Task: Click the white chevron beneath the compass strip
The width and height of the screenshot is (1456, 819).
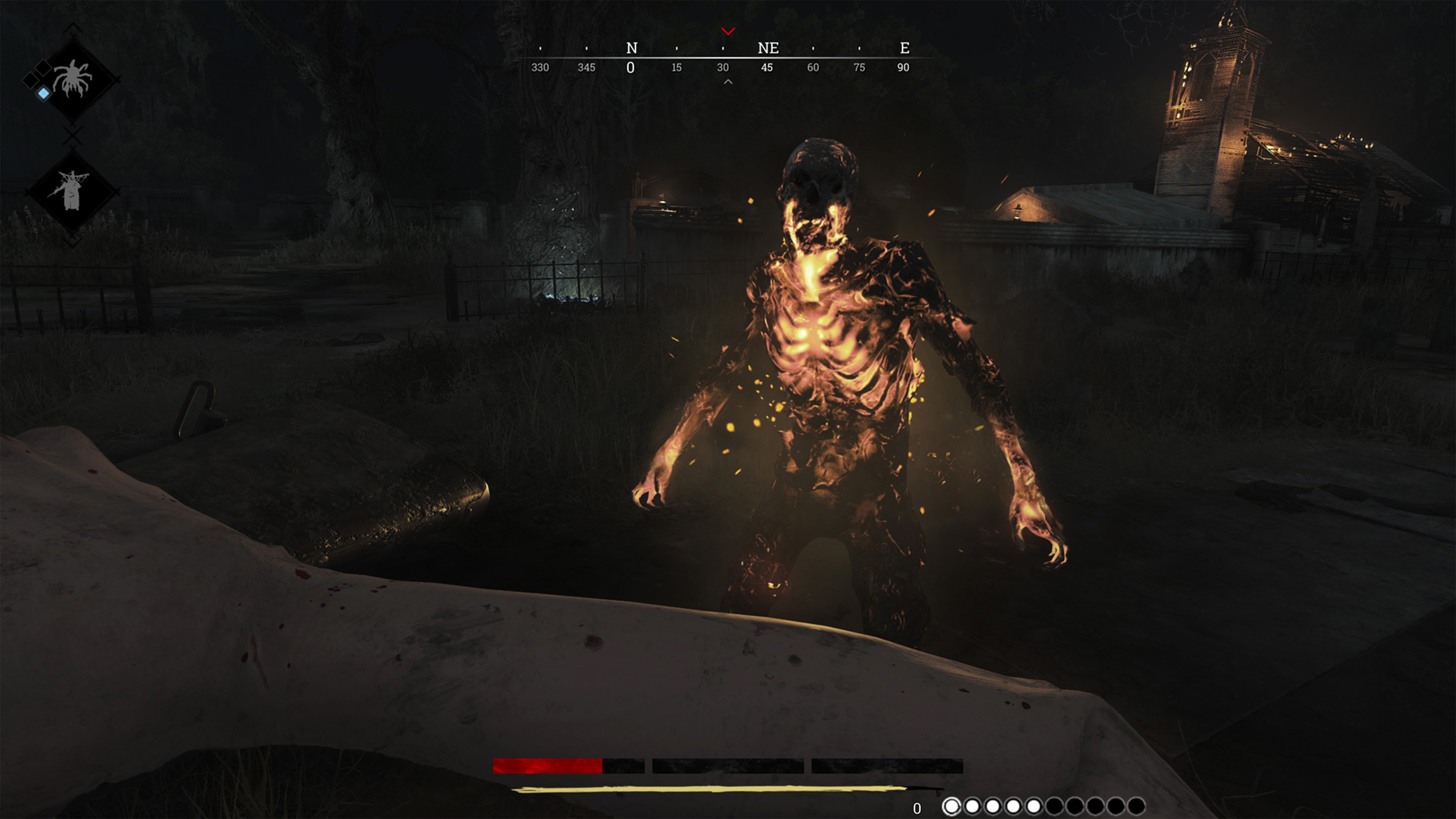Action: click(728, 81)
